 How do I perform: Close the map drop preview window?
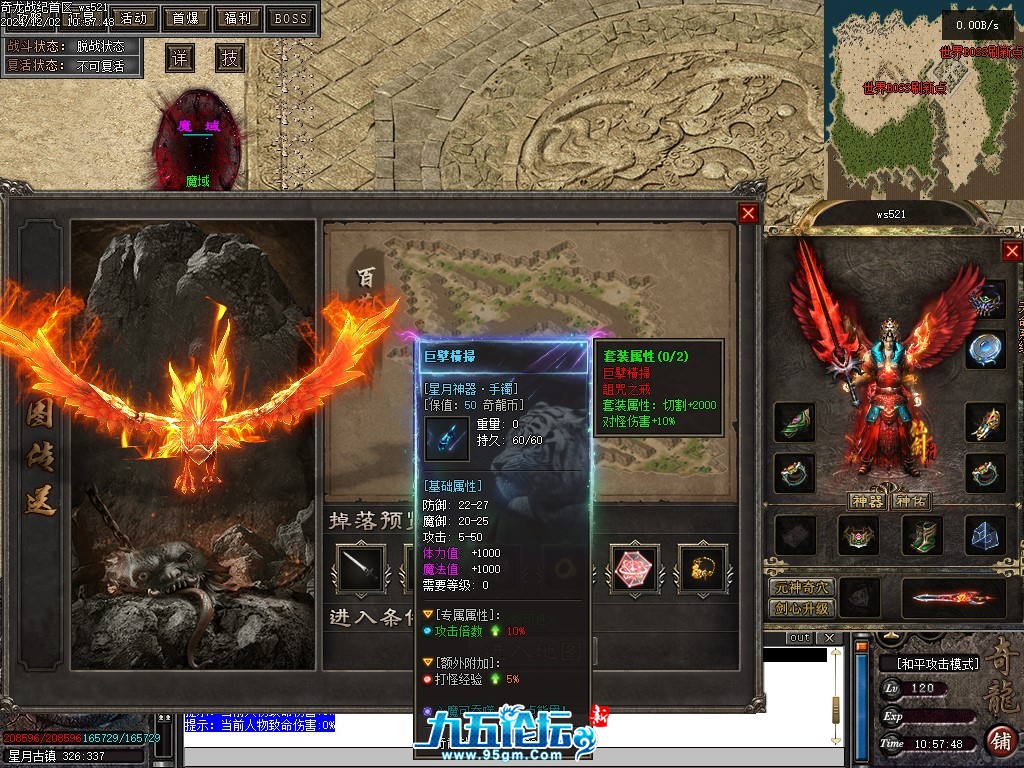pyautogui.click(x=748, y=213)
